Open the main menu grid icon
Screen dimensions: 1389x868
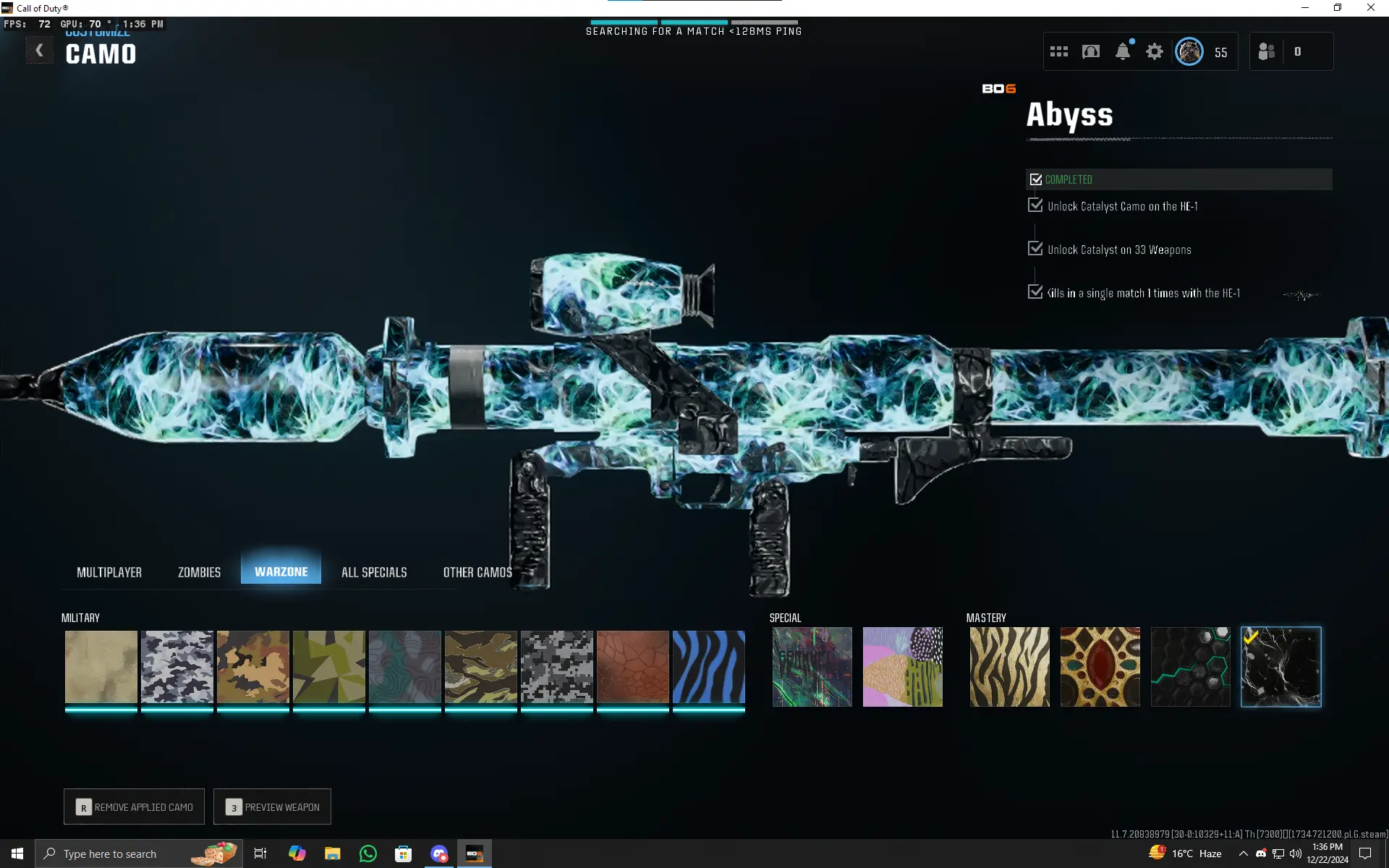(x=1058, y=51)
